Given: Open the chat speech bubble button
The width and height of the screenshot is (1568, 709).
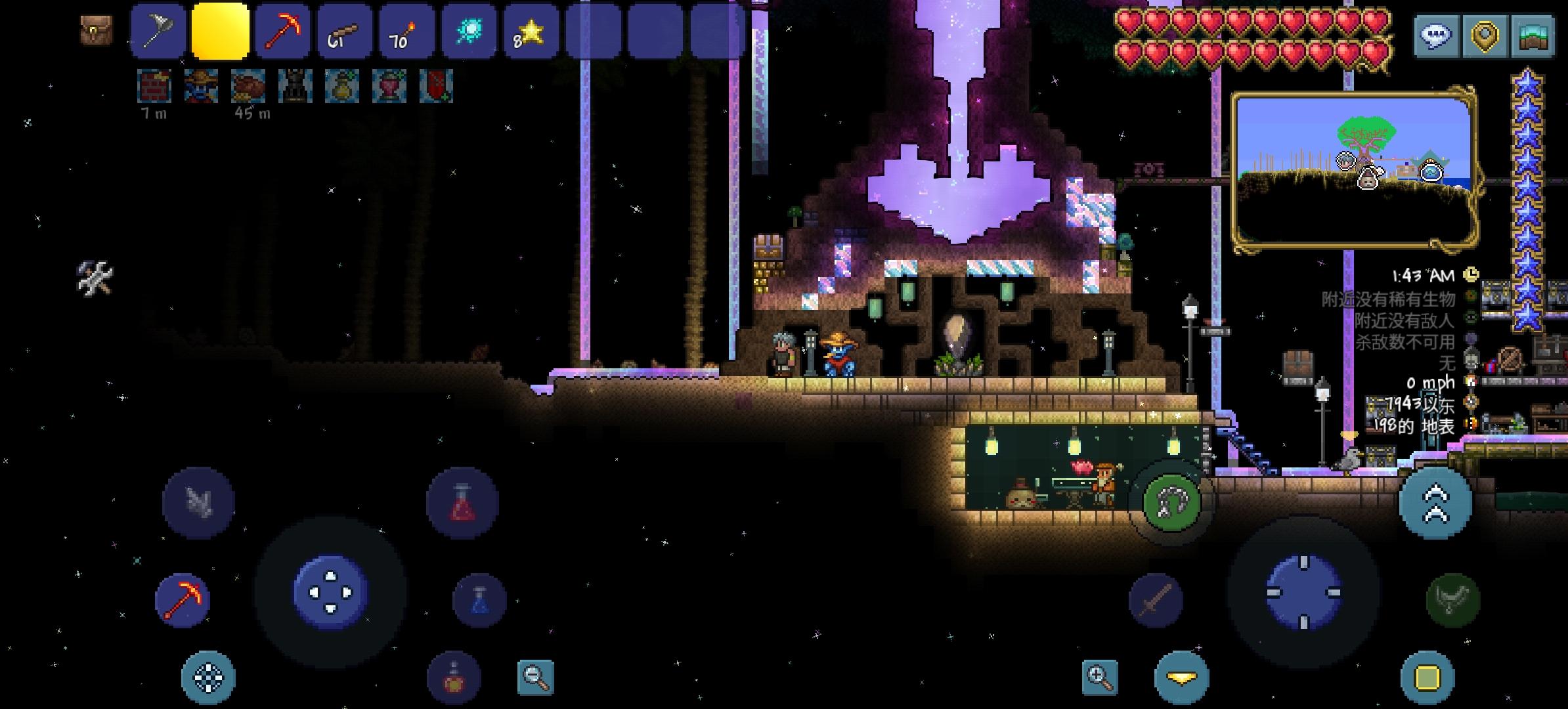Looking at the screenshot, I should (x=1435, y=35).
